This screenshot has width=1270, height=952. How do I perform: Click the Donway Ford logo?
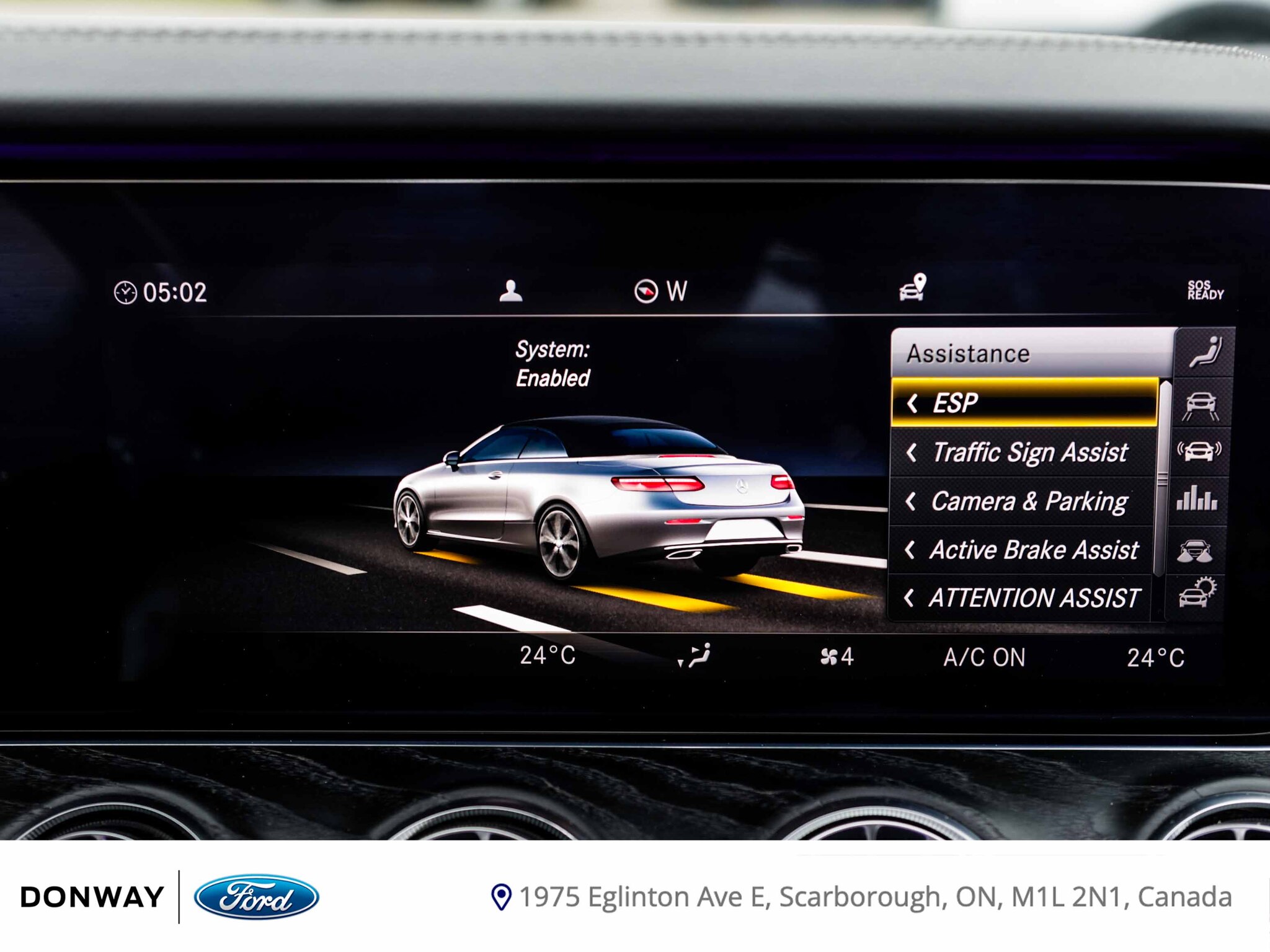pyautogui.click(x=169, y=897)
